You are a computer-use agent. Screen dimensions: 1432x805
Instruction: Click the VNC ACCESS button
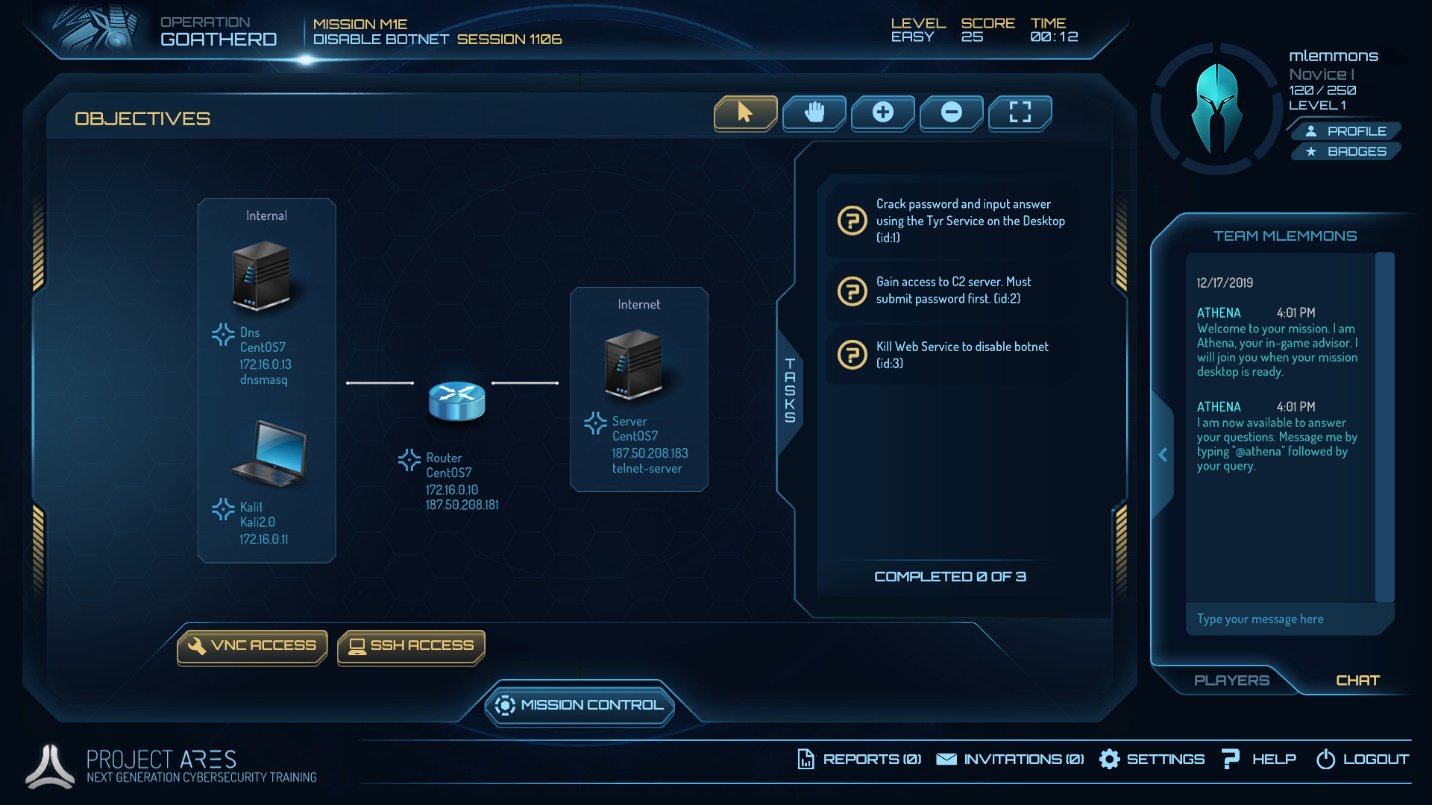point(252,646)
